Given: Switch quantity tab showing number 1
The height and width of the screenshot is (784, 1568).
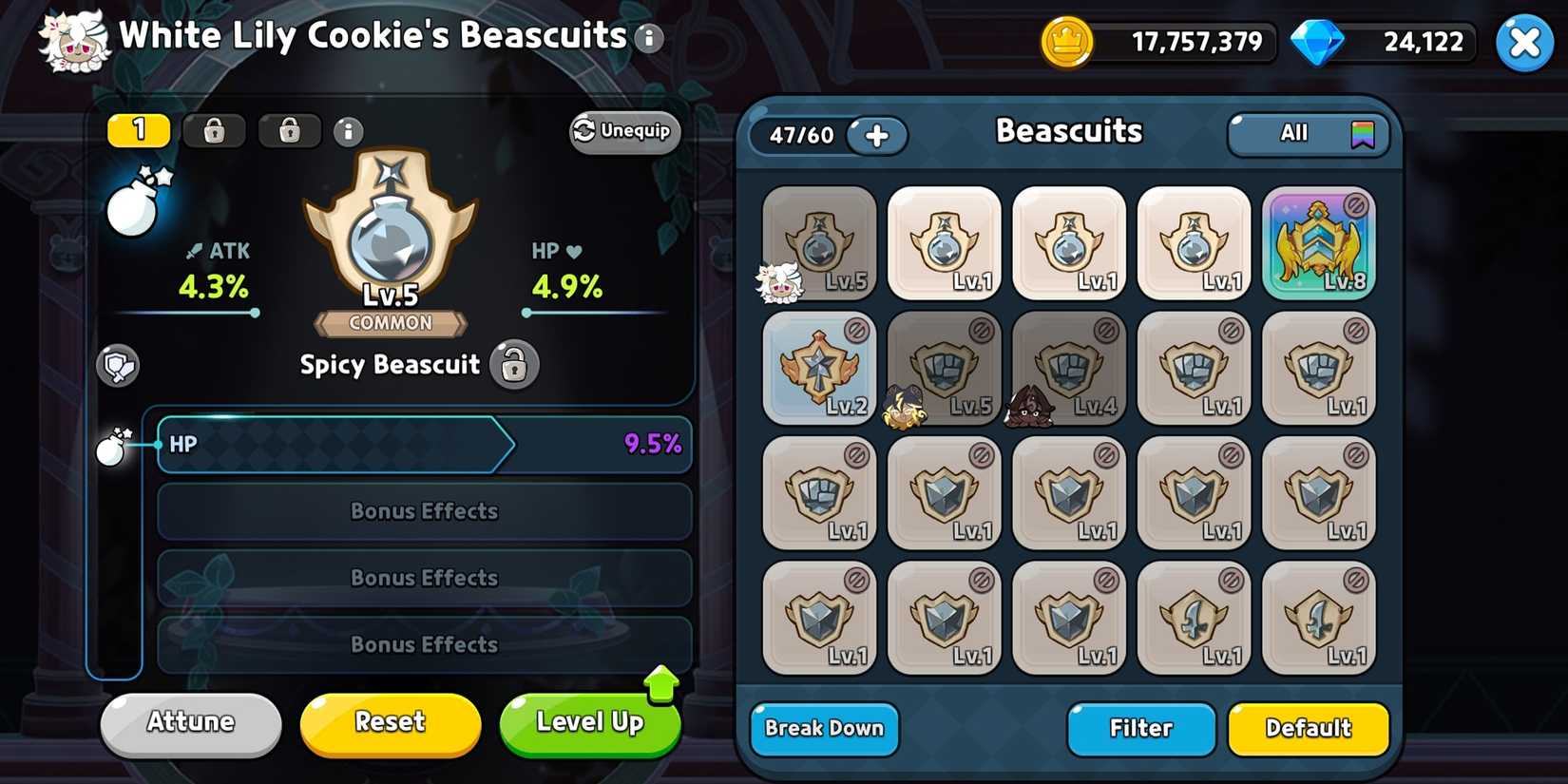Looking at the screenshot, I should (x=138, y=130).
